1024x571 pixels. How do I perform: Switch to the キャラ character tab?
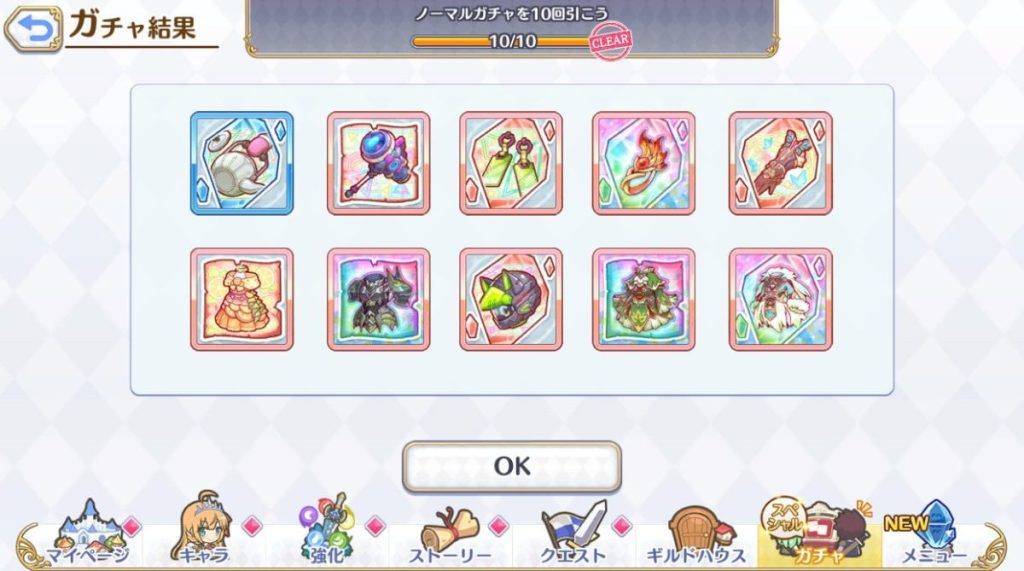tap(204, 535)
